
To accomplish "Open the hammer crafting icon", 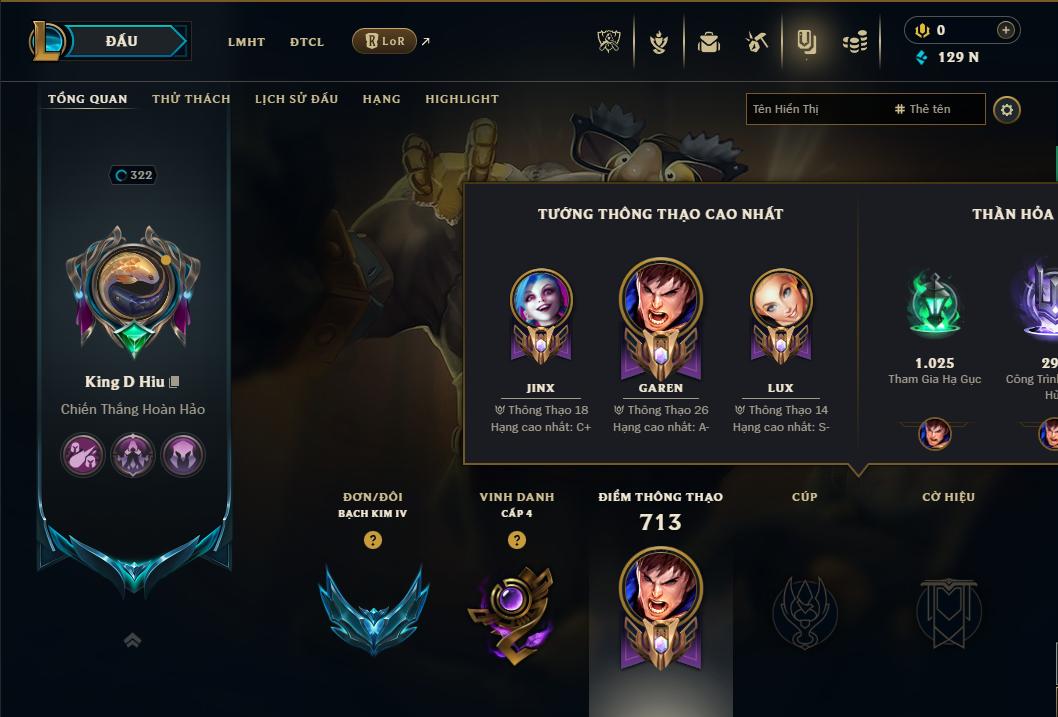I will (x=757, y=42).
